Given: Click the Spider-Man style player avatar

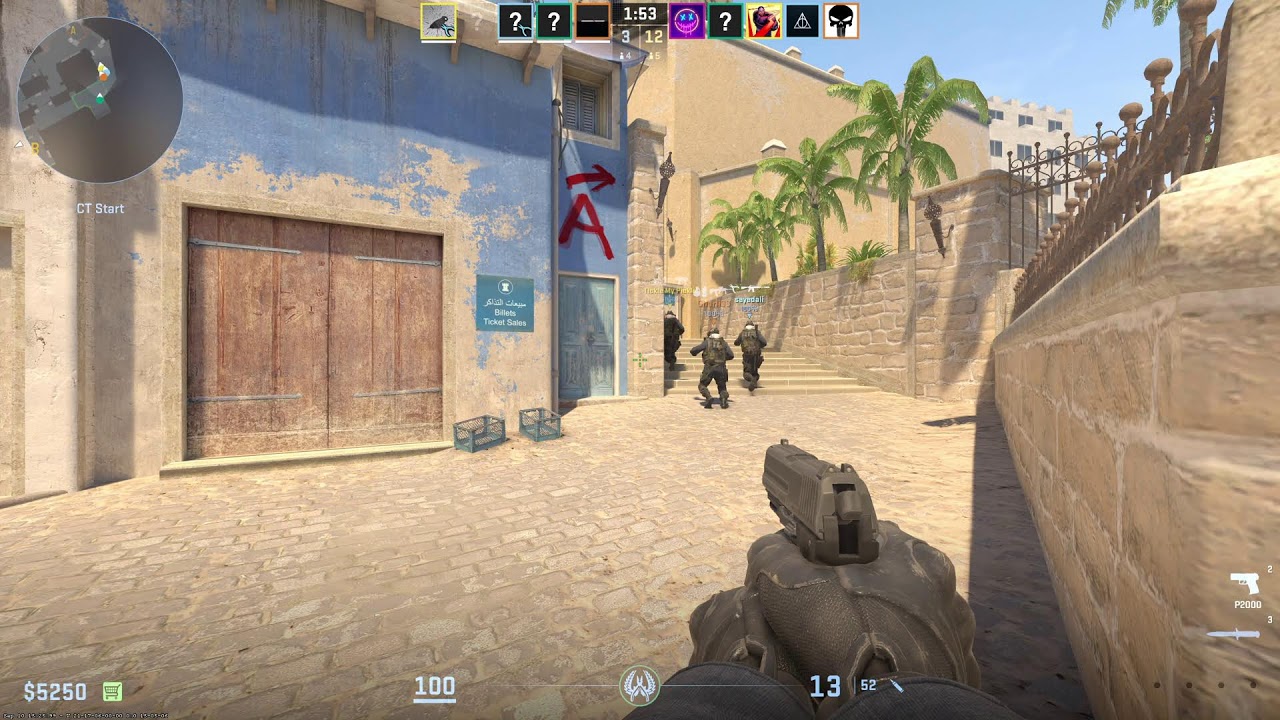Looking at the screenshot, I should click(765, 21).
